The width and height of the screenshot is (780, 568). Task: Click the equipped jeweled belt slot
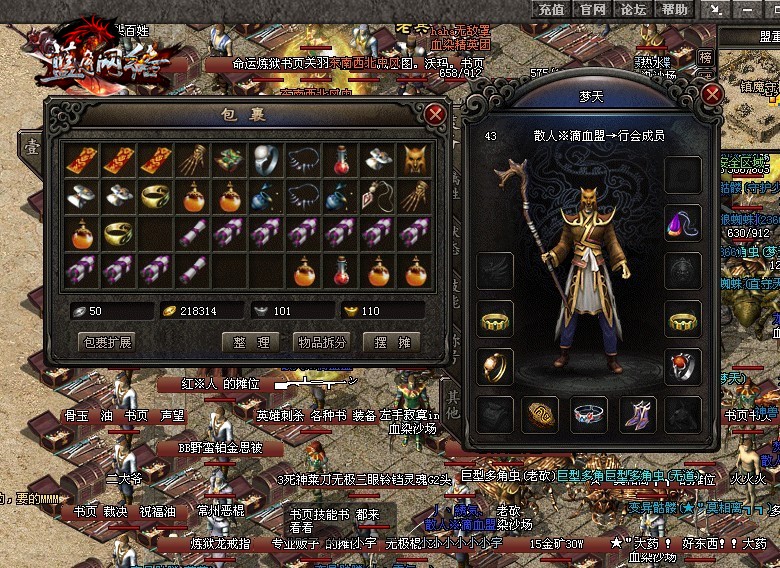click(589, 414)
